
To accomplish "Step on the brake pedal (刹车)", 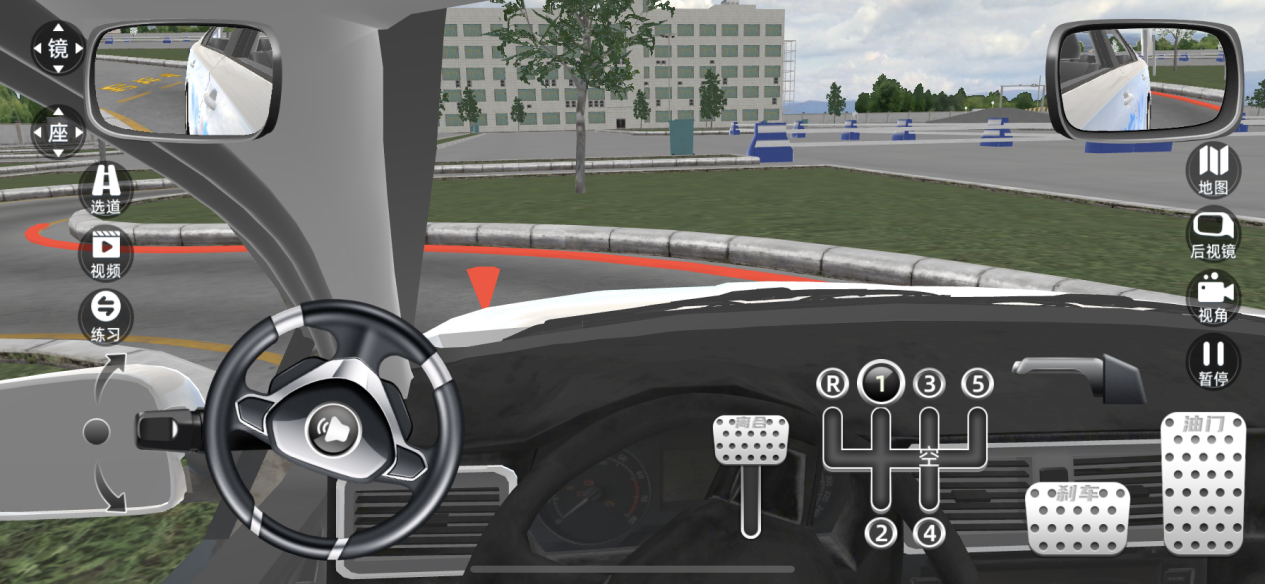I will click(1077, 518).
